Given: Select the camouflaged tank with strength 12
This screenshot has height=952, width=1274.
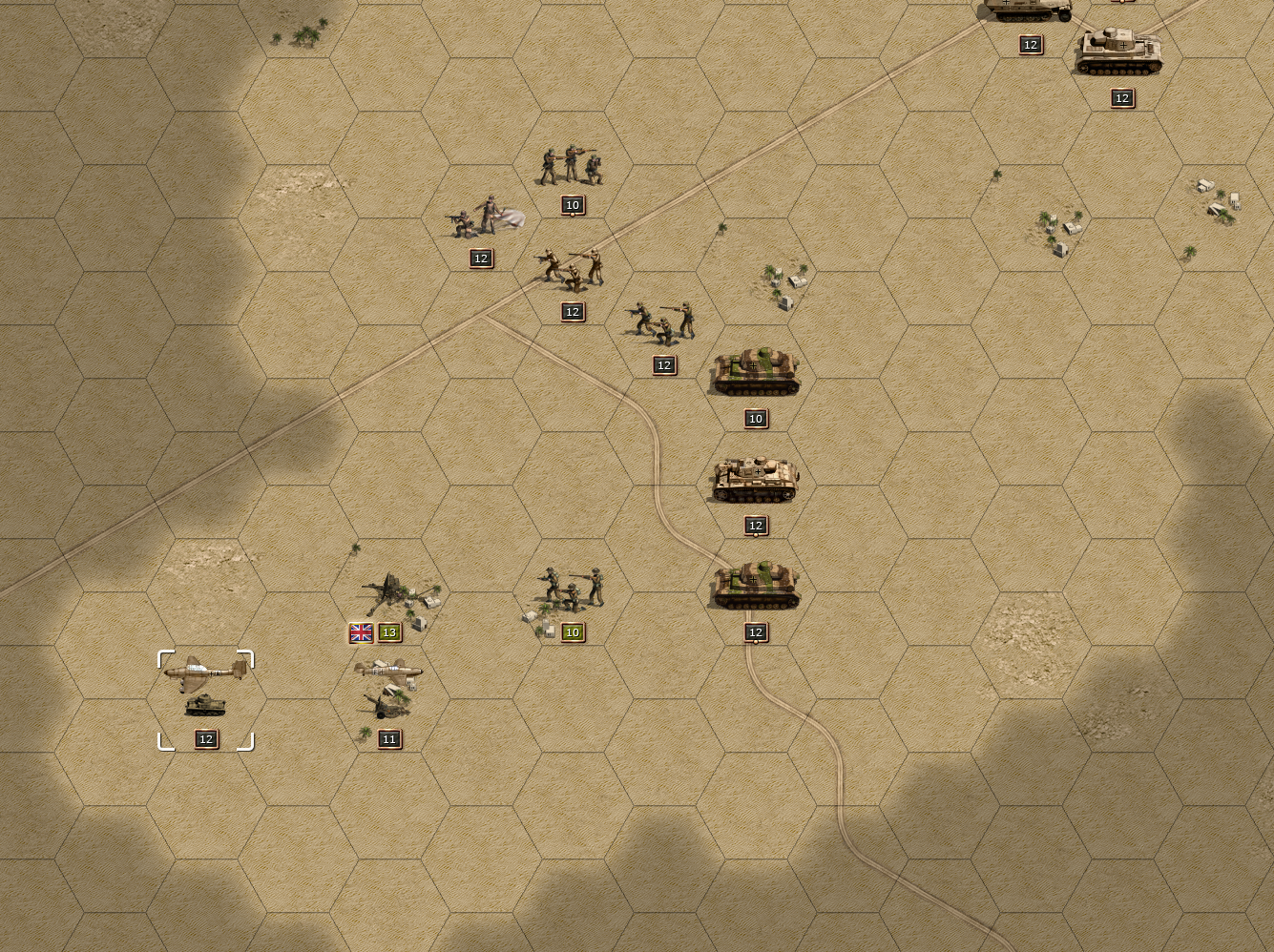Looking at the screenshot, I should pyautogui.click(x=755, y=585).
